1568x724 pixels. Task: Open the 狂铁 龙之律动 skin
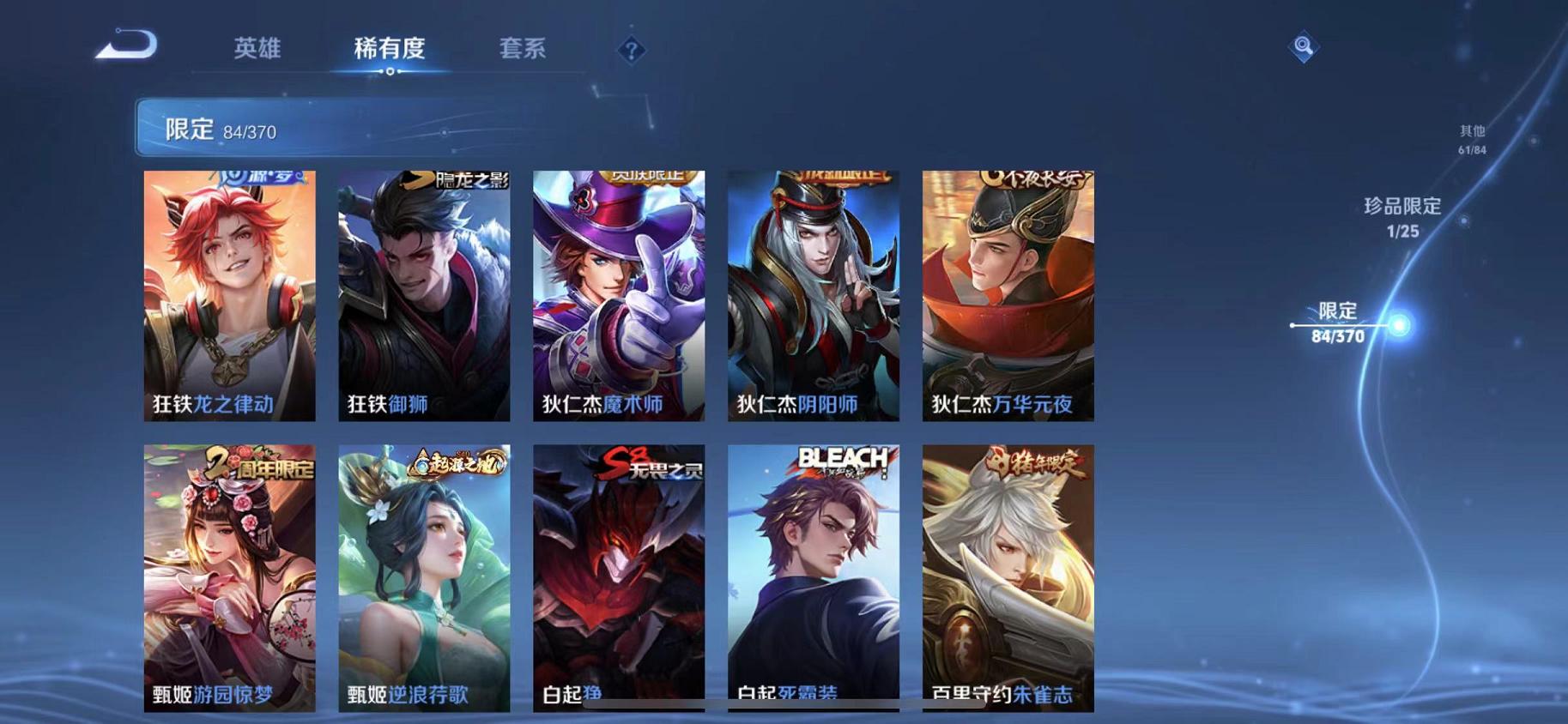(229, 296)
